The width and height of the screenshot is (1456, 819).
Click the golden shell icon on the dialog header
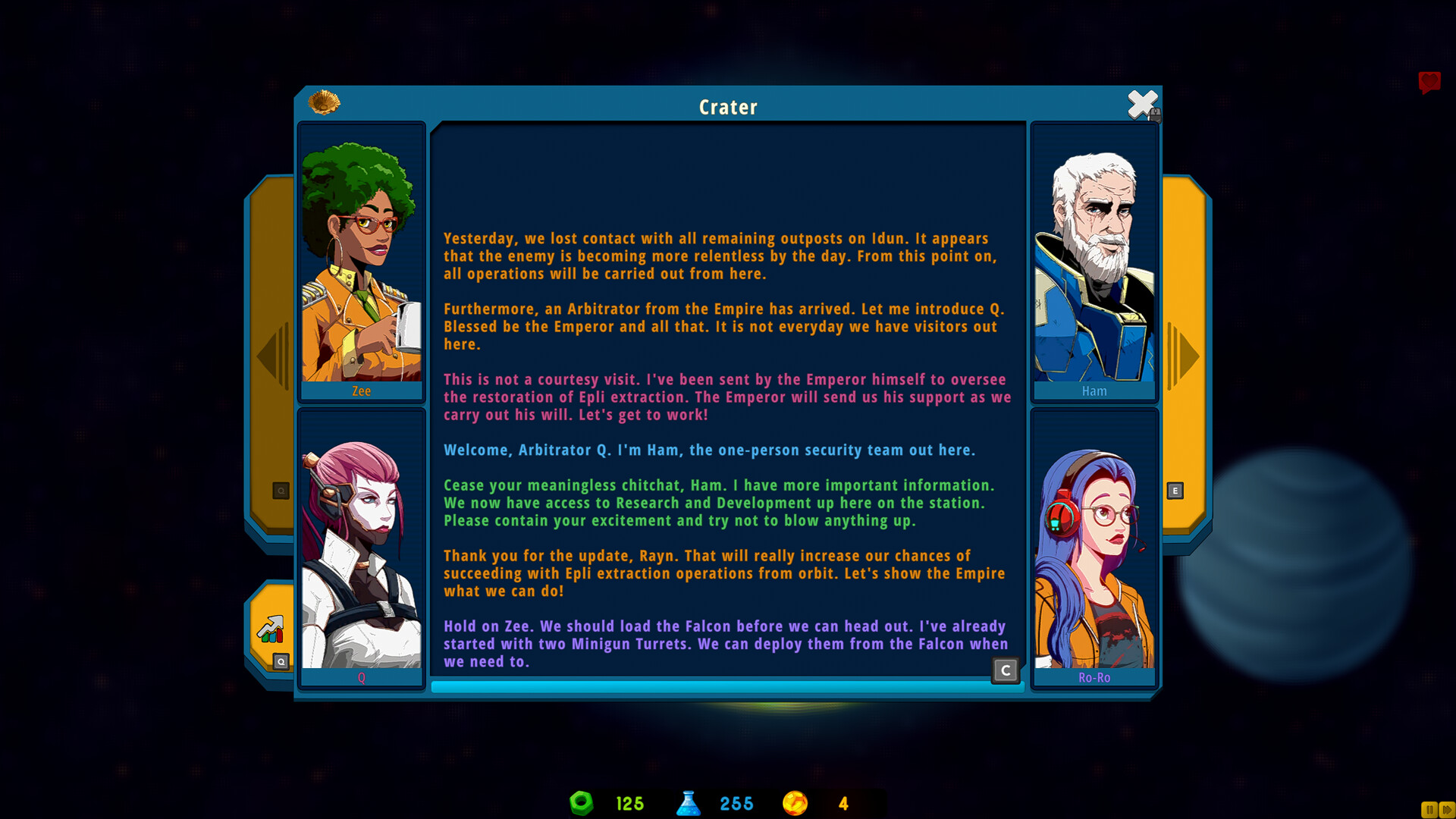(x=325, y=103)
